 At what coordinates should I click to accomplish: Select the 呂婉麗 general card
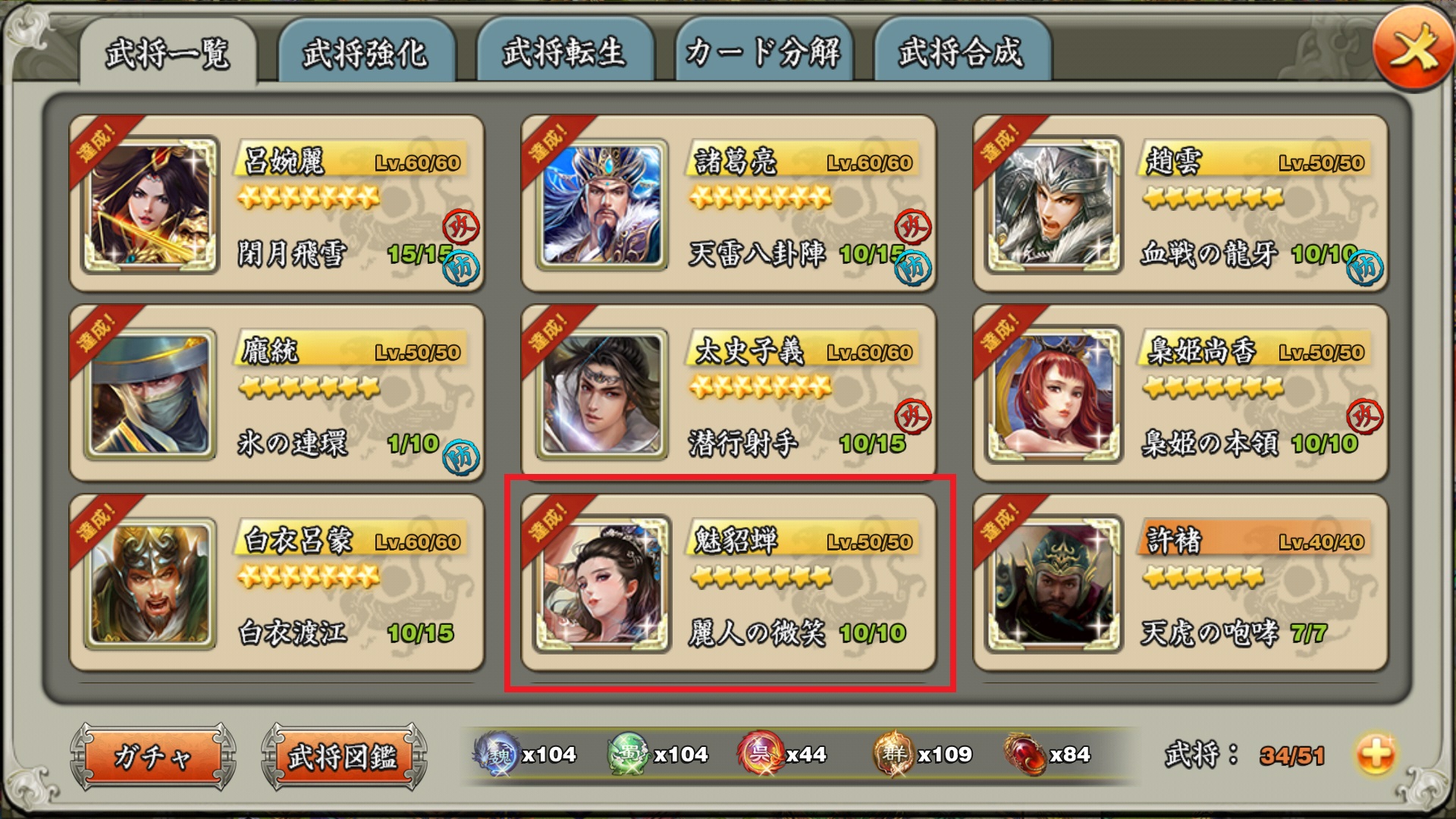click(277, 203)
